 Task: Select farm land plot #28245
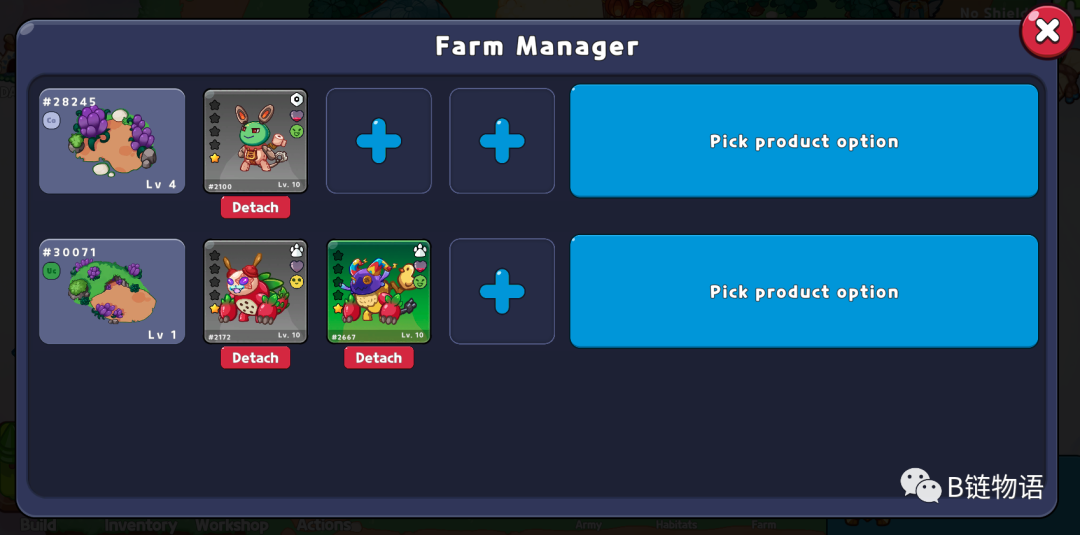[x=112, y=141]
